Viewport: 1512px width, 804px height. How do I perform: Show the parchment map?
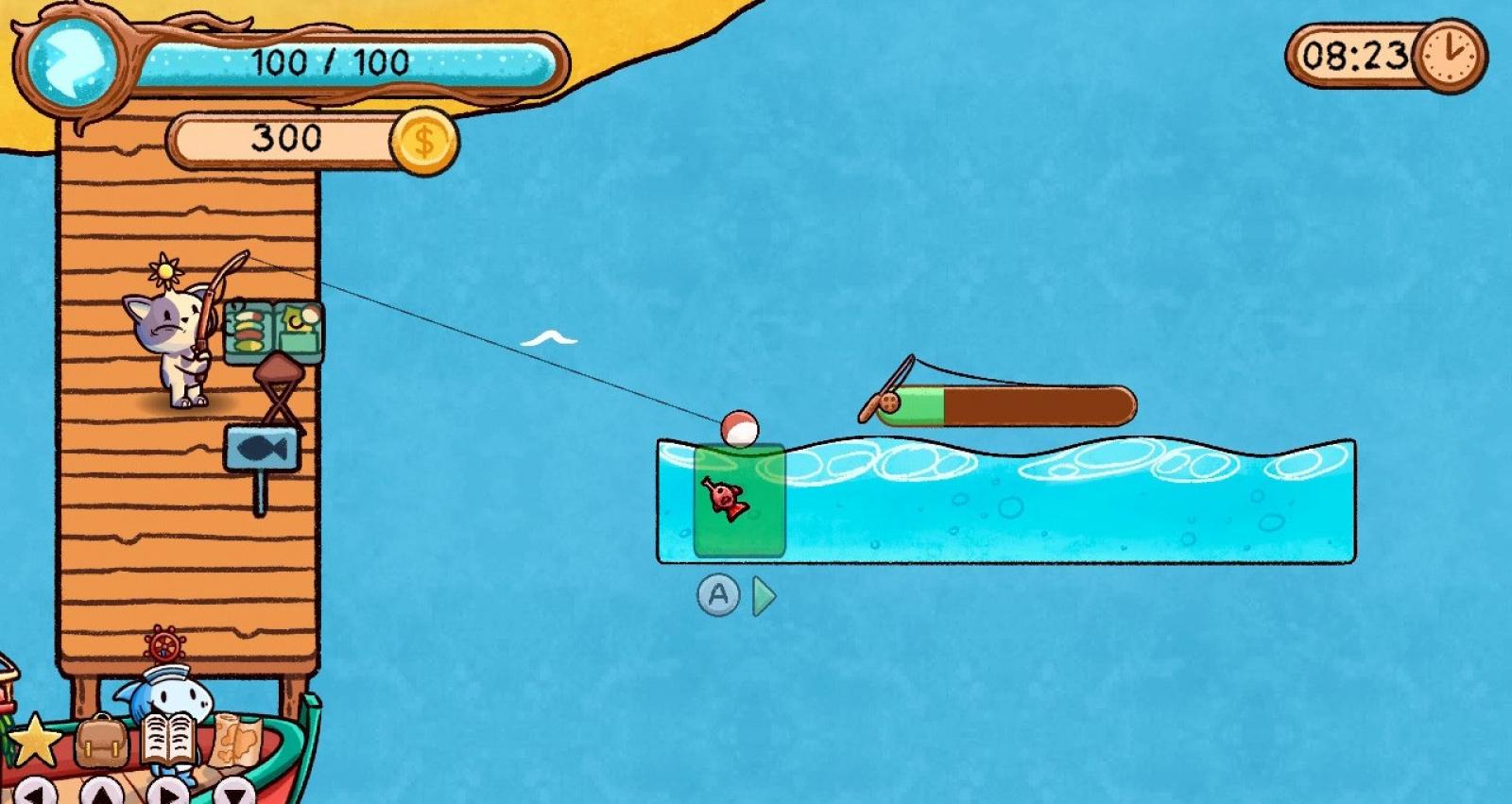(232, 739)
